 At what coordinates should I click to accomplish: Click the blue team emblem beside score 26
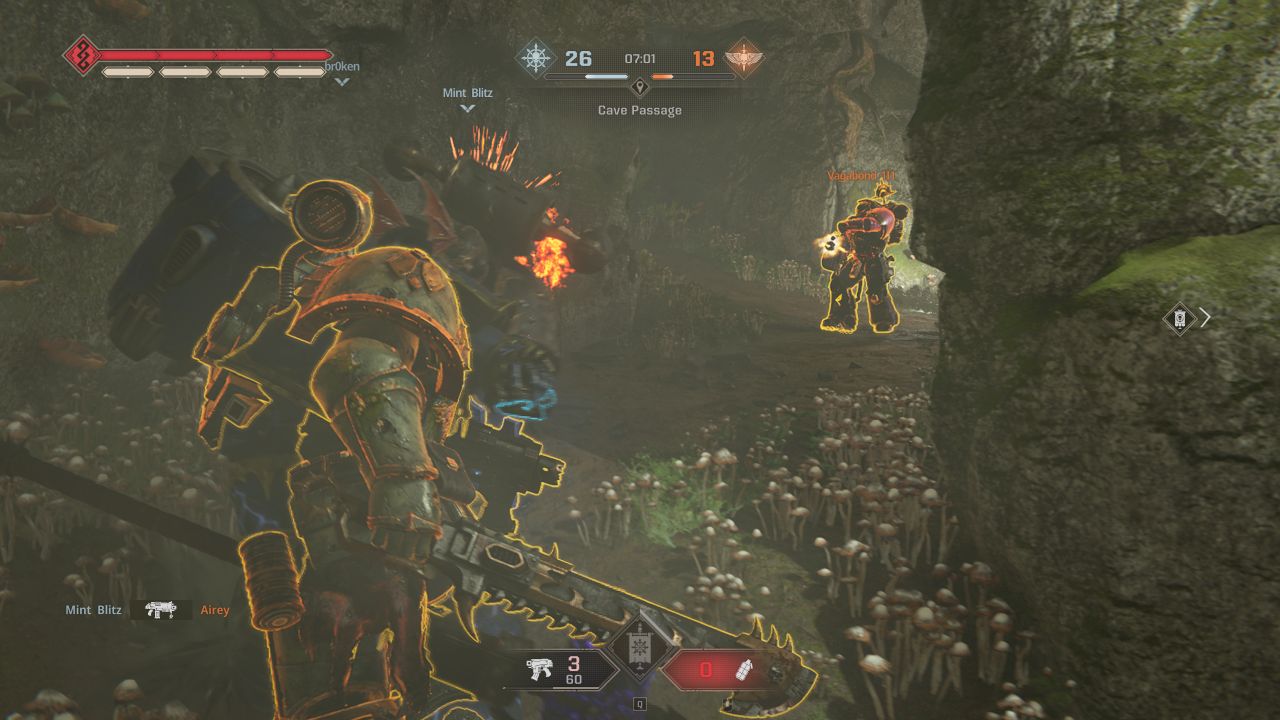point(535,58)
